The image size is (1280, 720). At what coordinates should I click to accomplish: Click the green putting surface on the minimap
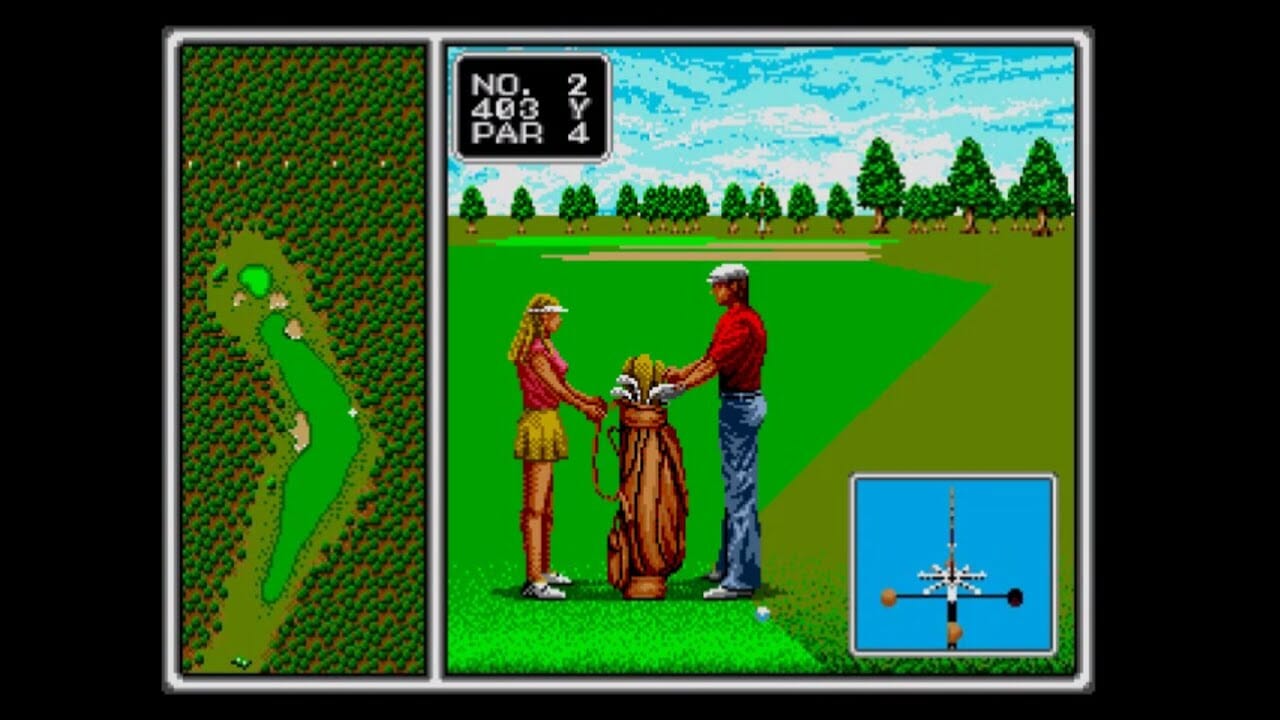253,280
